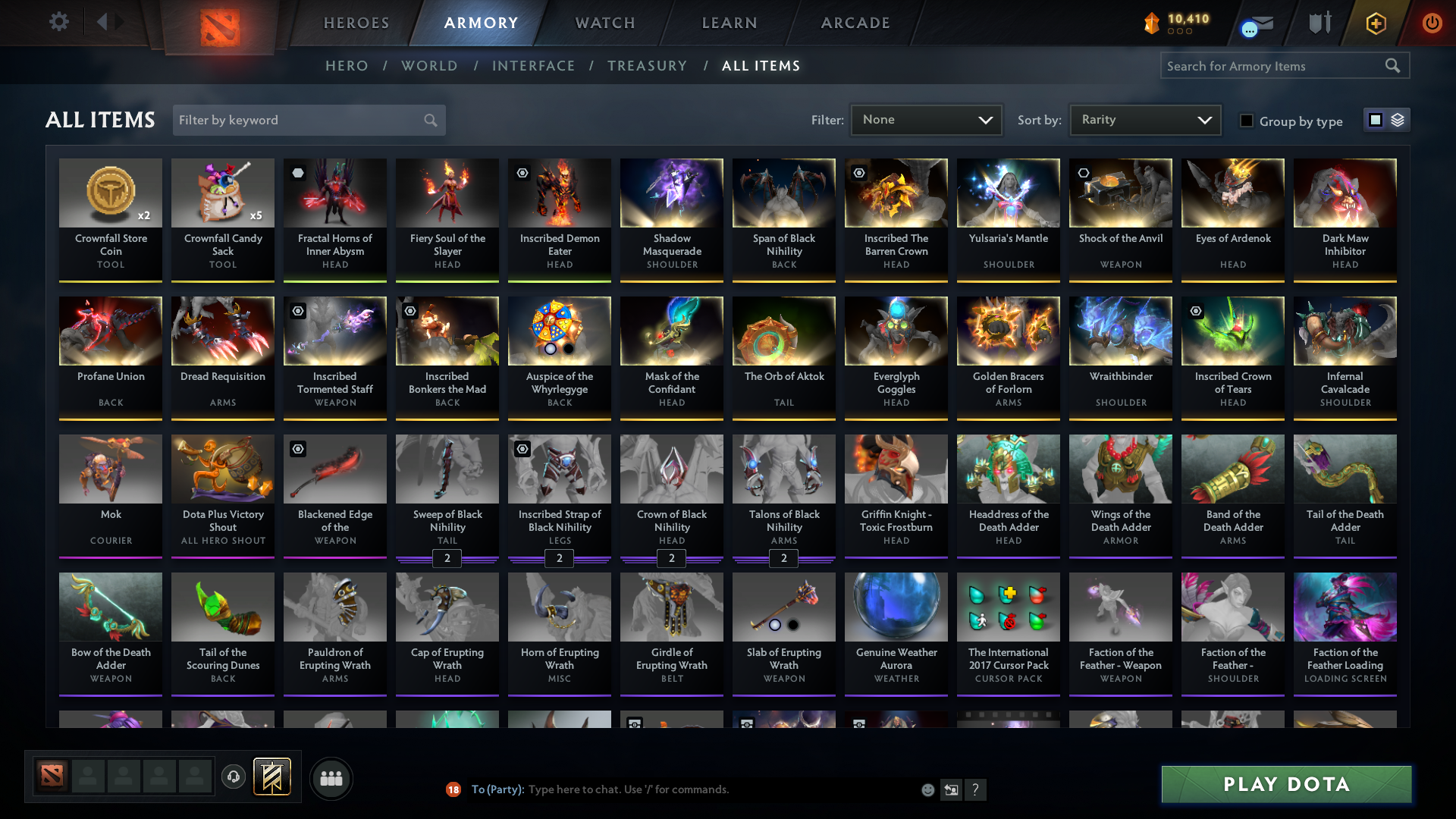This screenshot has height=819, width=1456.
Task: Open the chat help question mark icon
Action: (x=976, y=789)
